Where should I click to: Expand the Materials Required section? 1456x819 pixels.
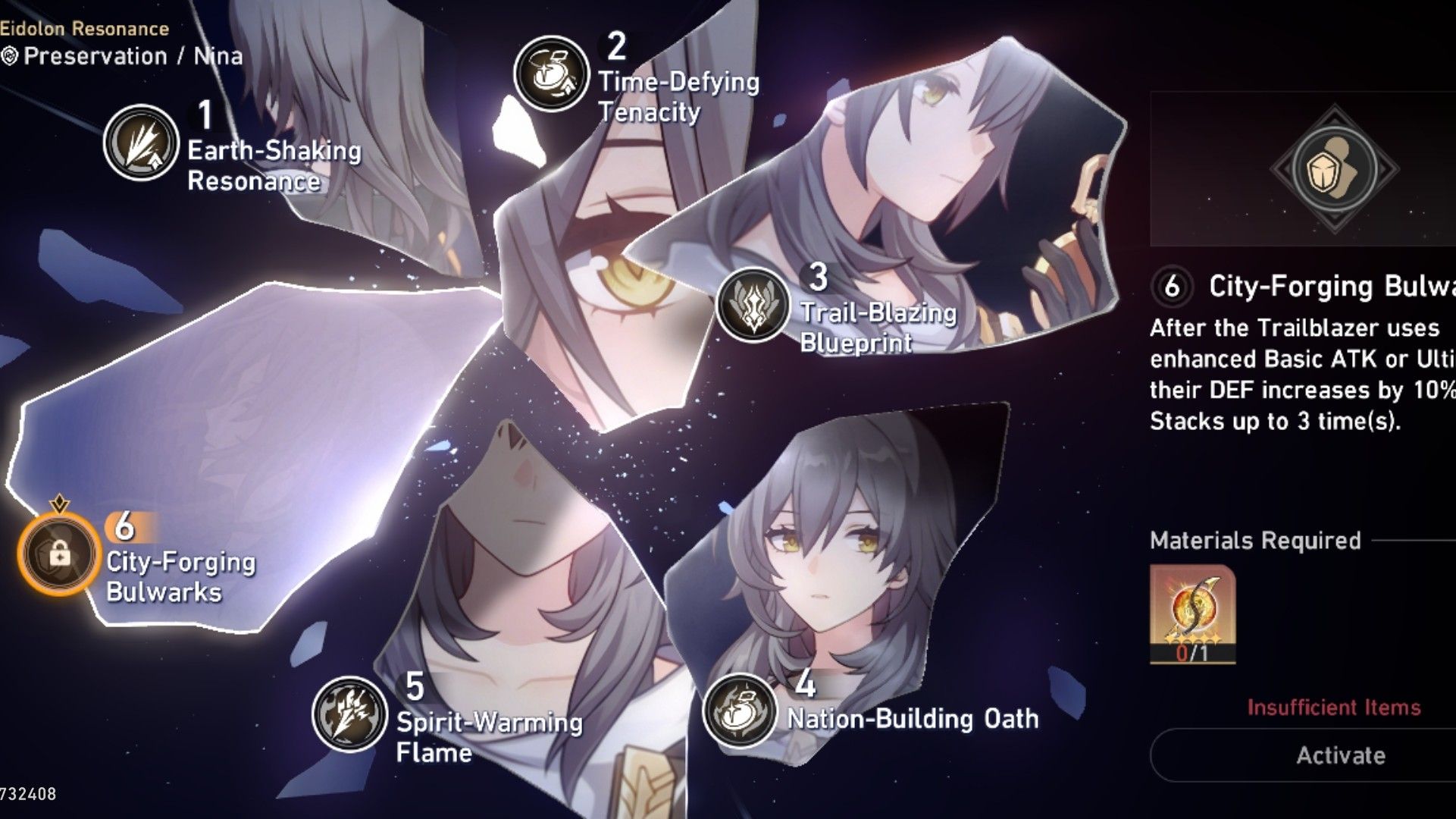tap(1251, 541)
